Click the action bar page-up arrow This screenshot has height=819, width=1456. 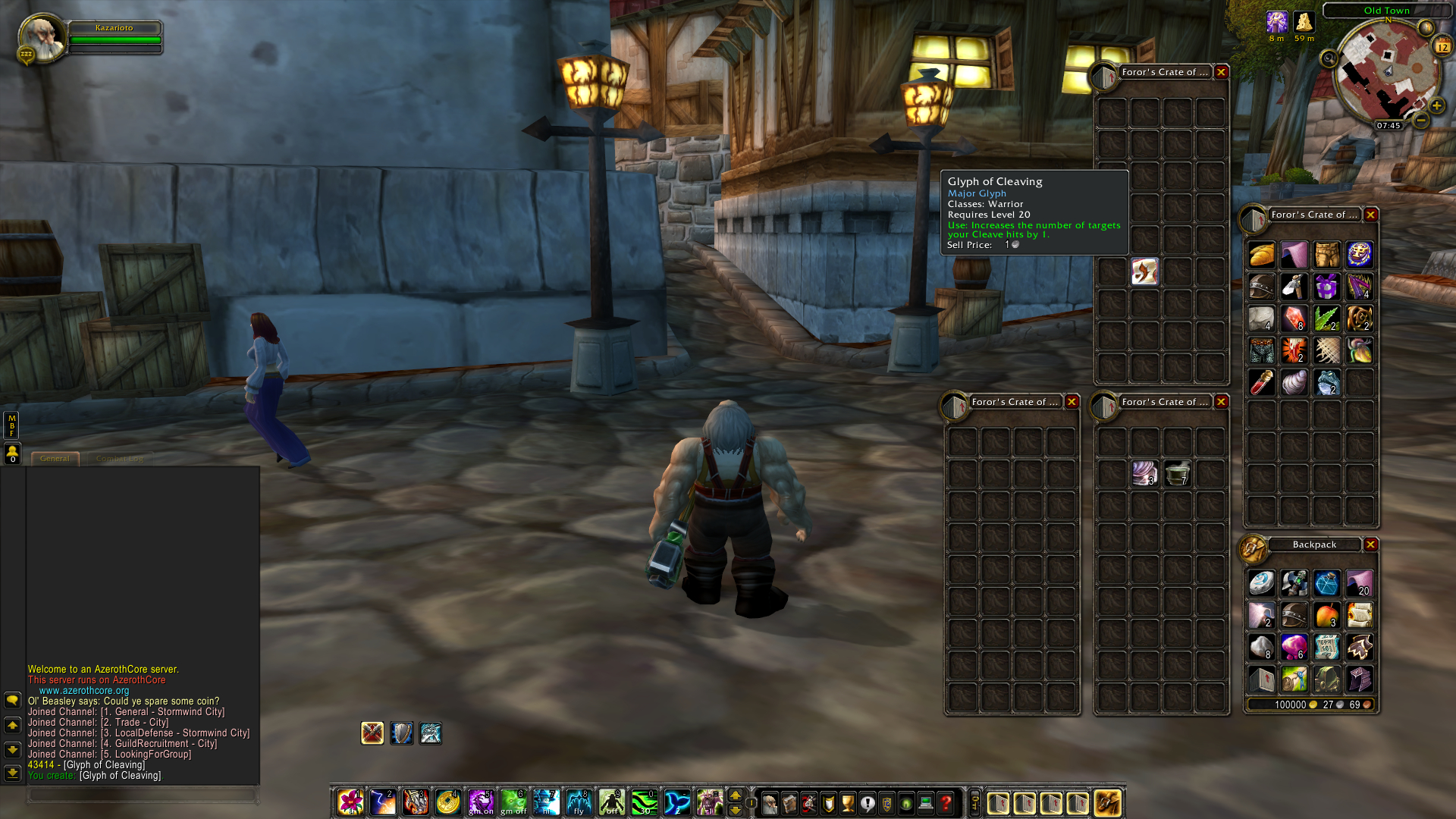tap(736, 796)
